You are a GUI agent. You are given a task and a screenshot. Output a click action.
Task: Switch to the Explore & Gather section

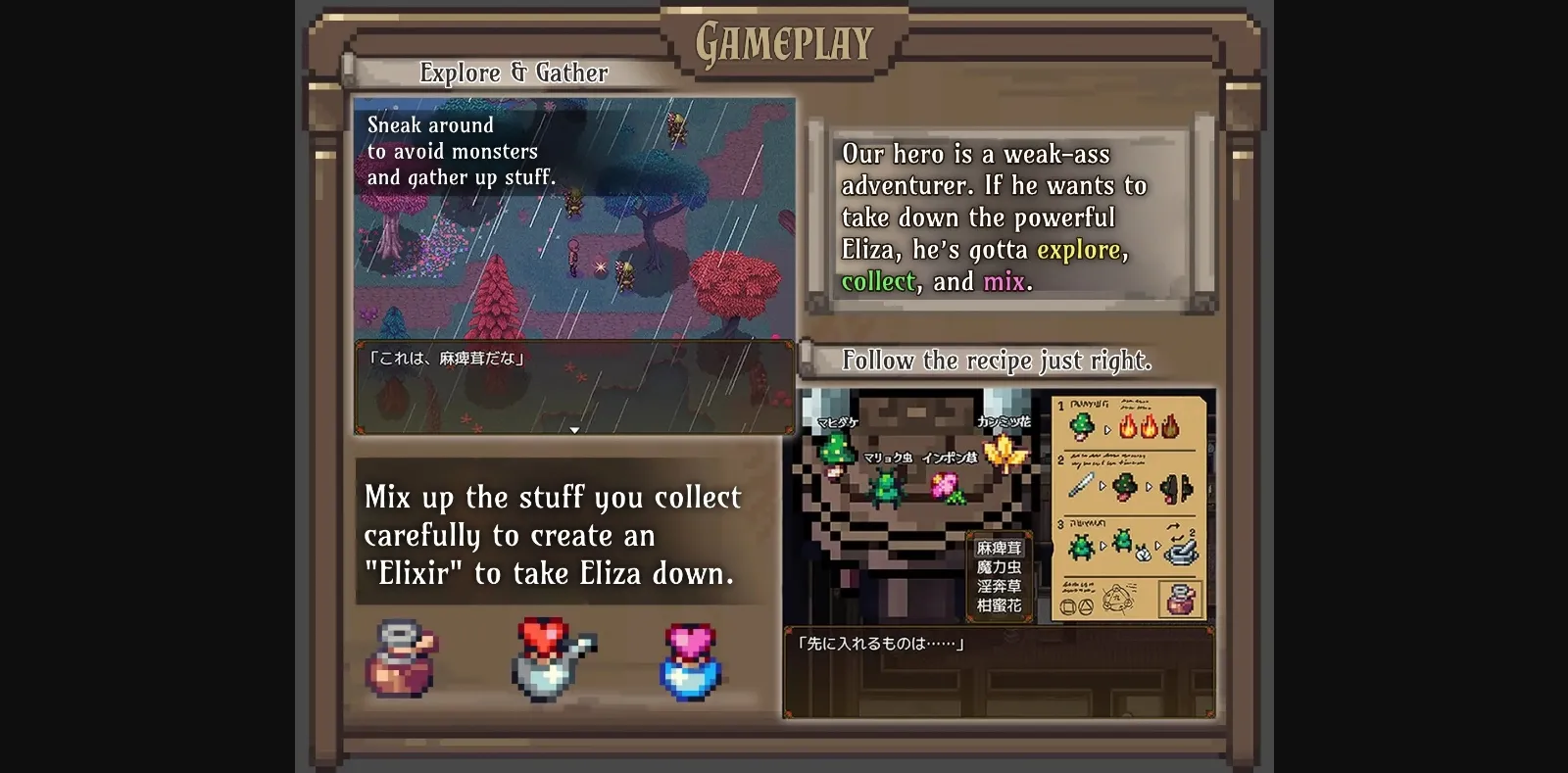514,72
